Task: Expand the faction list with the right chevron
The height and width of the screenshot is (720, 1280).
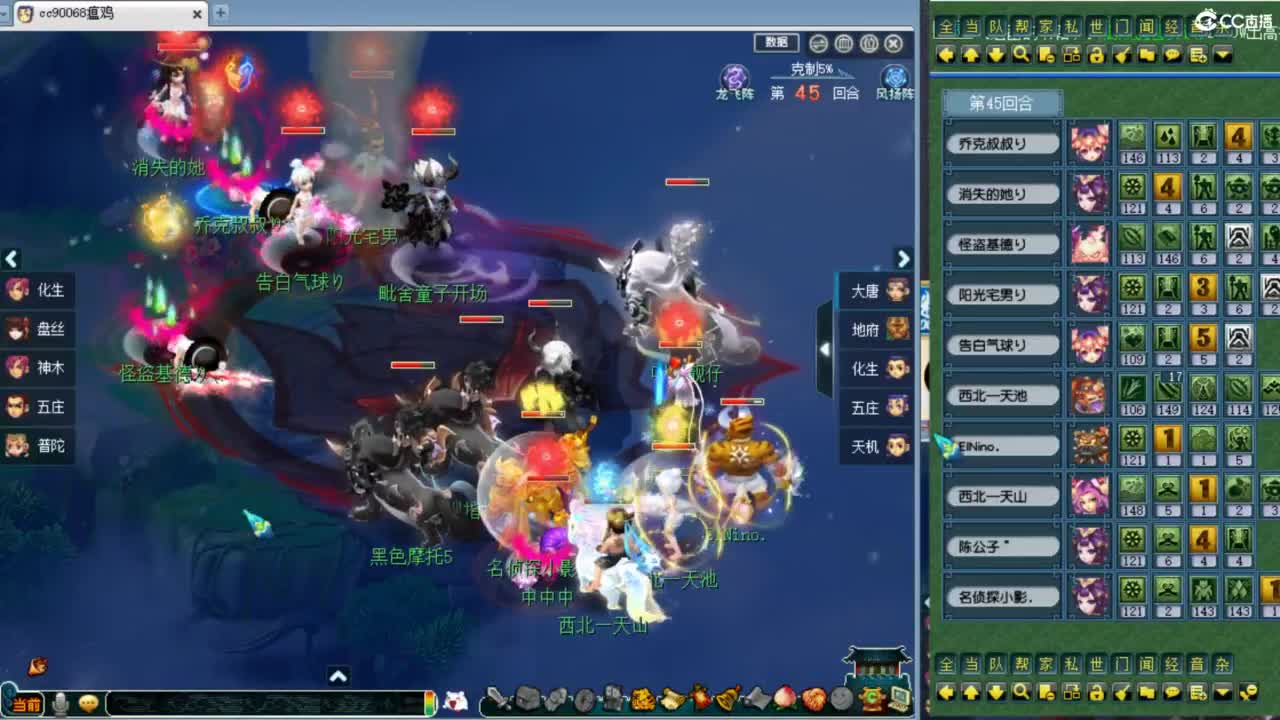Action: (x=903, y=260)
